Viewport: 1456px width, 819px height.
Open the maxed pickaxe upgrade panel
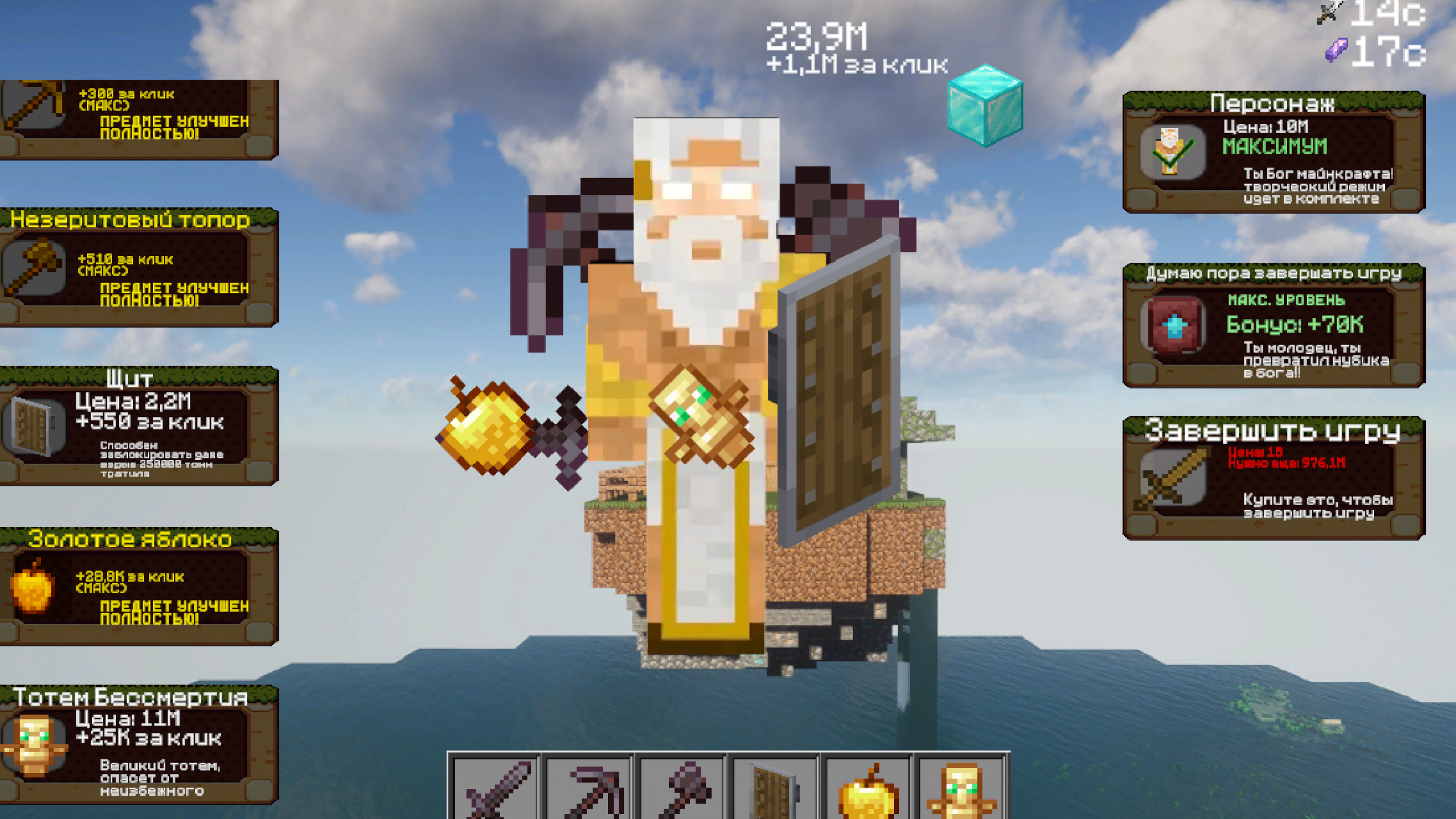tap(139, 118)
